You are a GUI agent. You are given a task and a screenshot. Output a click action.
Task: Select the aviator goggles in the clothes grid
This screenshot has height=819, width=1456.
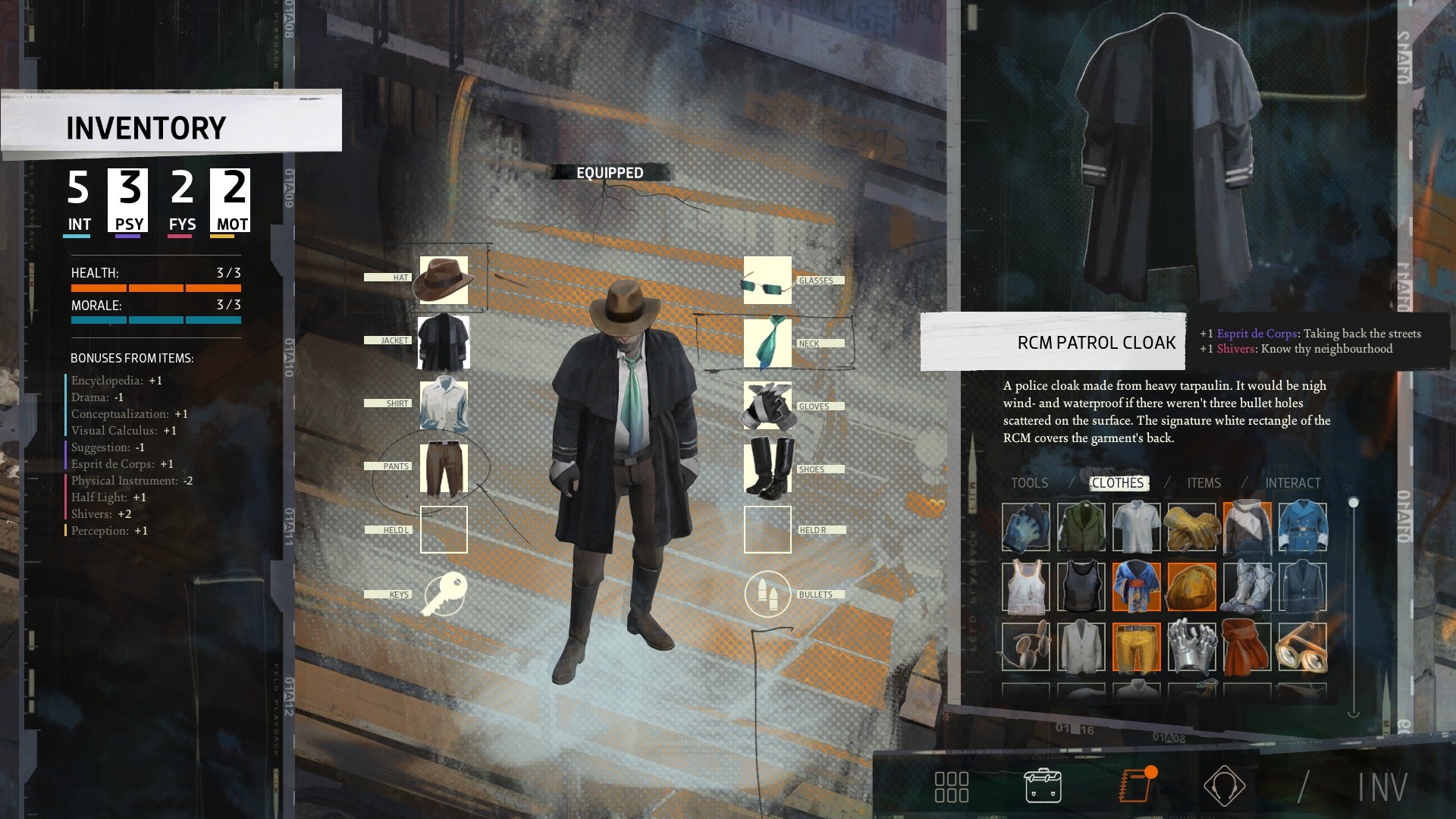click(x=1301, y=648)
